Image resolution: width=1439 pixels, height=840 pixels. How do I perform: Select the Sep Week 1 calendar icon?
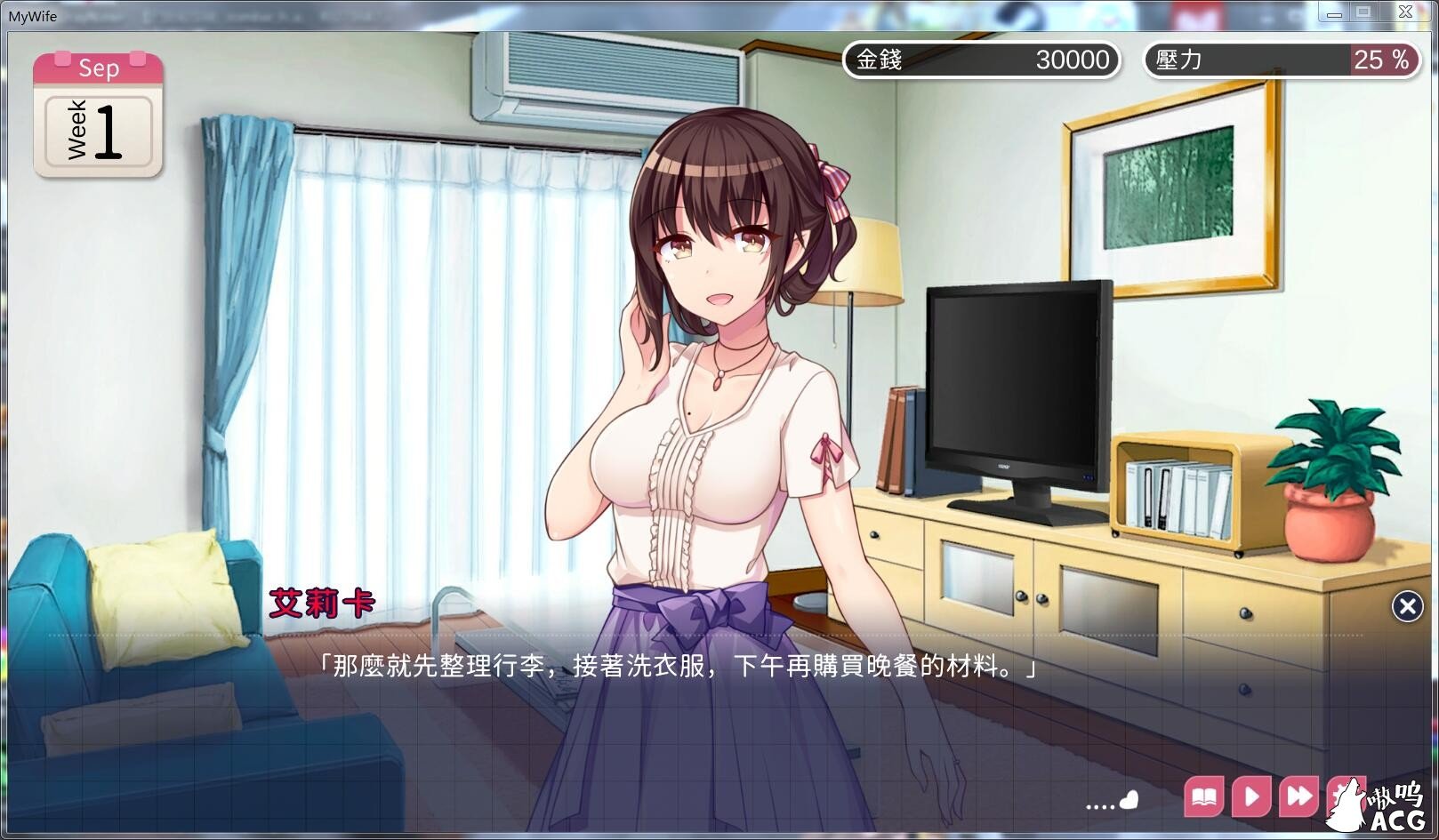(x=98, y=116)
